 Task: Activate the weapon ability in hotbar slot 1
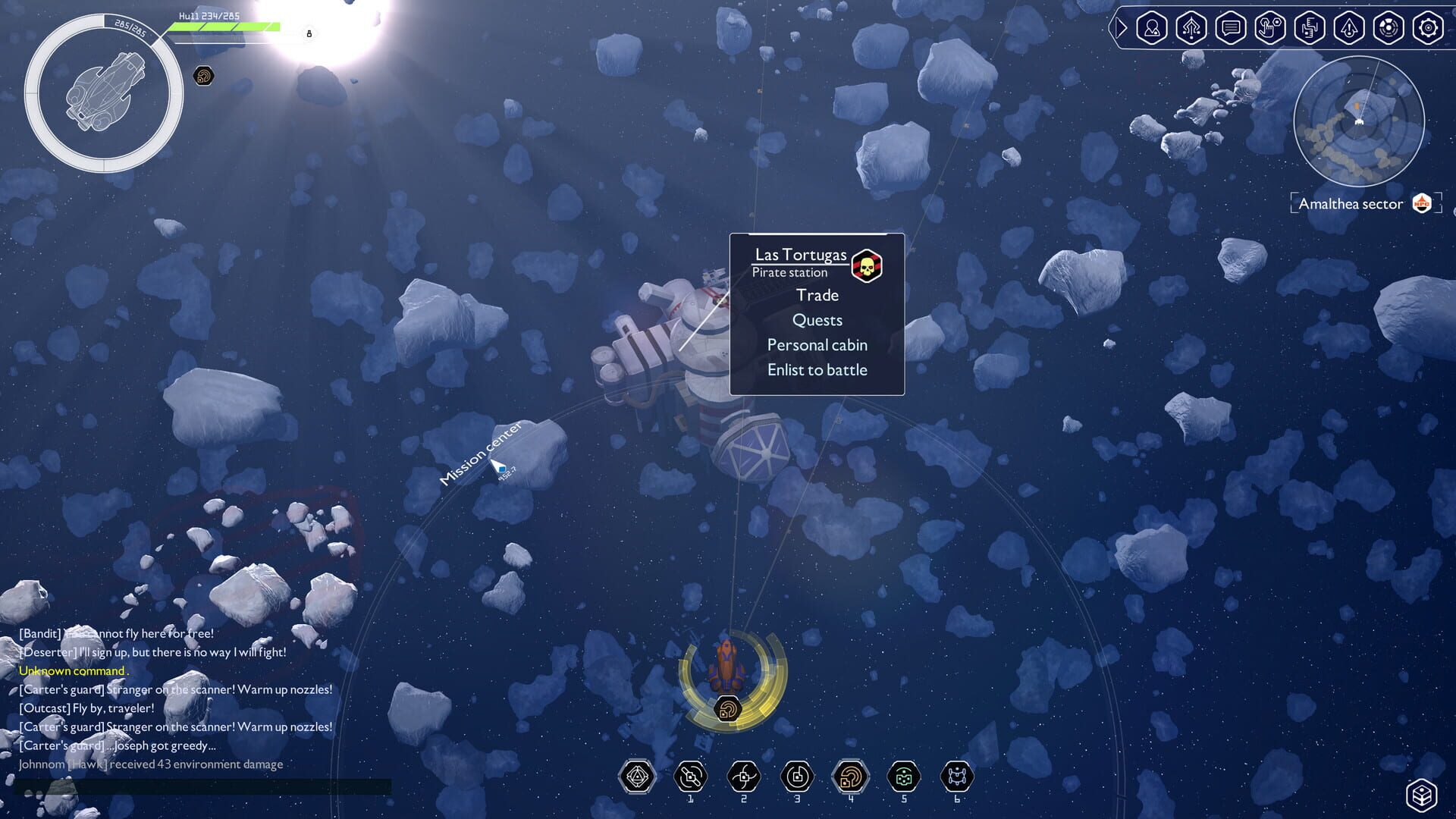(691, 776)
